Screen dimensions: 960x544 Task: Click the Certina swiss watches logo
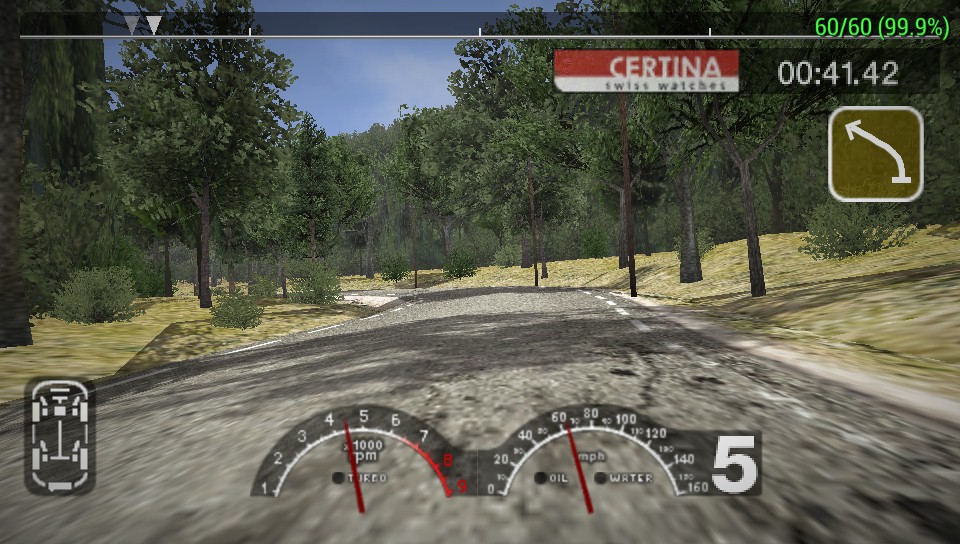tap(646, 72)
